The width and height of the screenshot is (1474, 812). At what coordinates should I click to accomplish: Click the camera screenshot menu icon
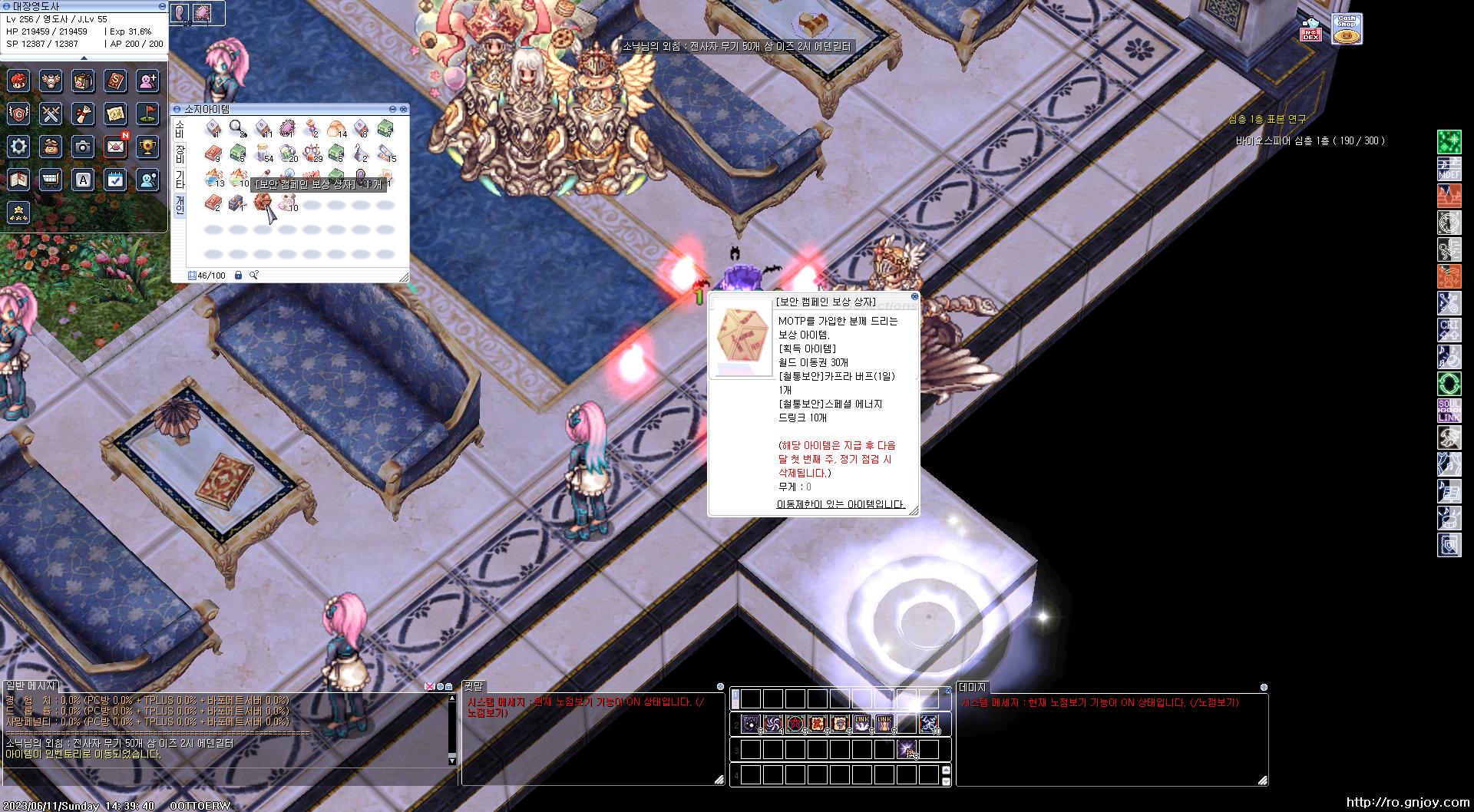83,146
